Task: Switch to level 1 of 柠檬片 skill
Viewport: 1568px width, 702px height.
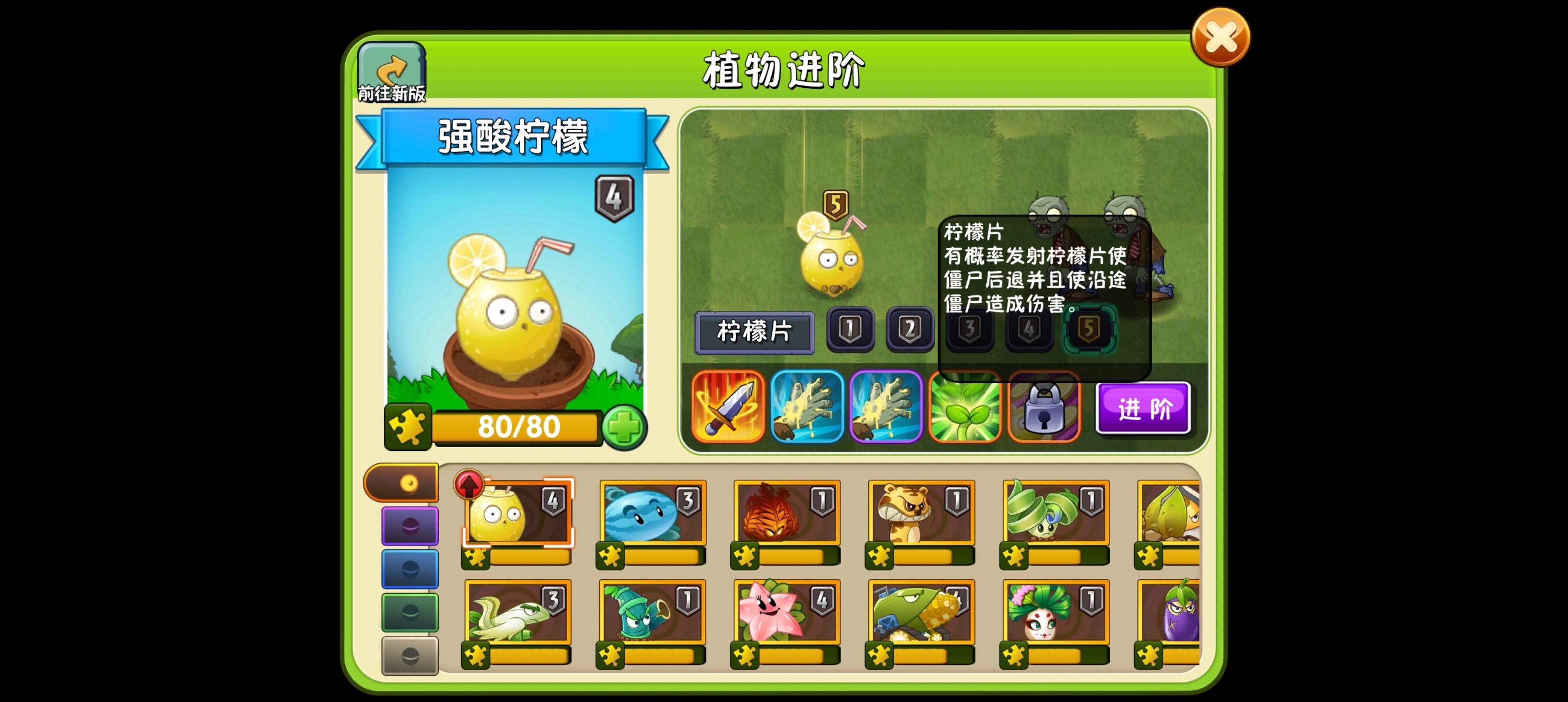Action: [x=851, y=331]
